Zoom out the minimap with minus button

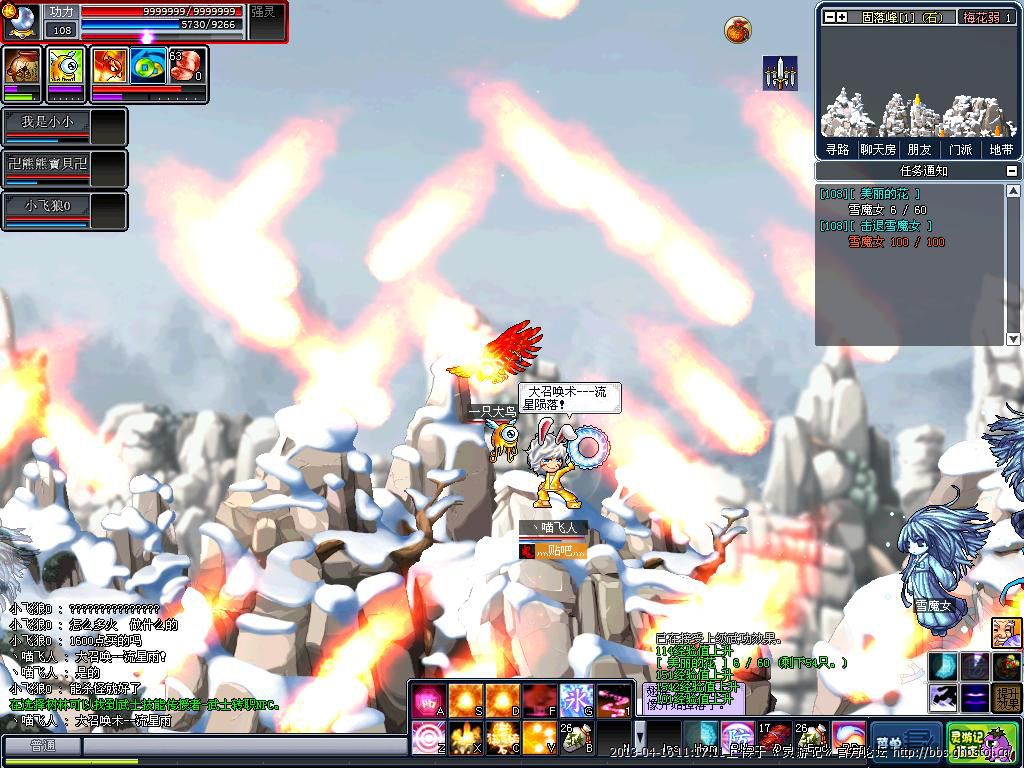coord(829,17)
